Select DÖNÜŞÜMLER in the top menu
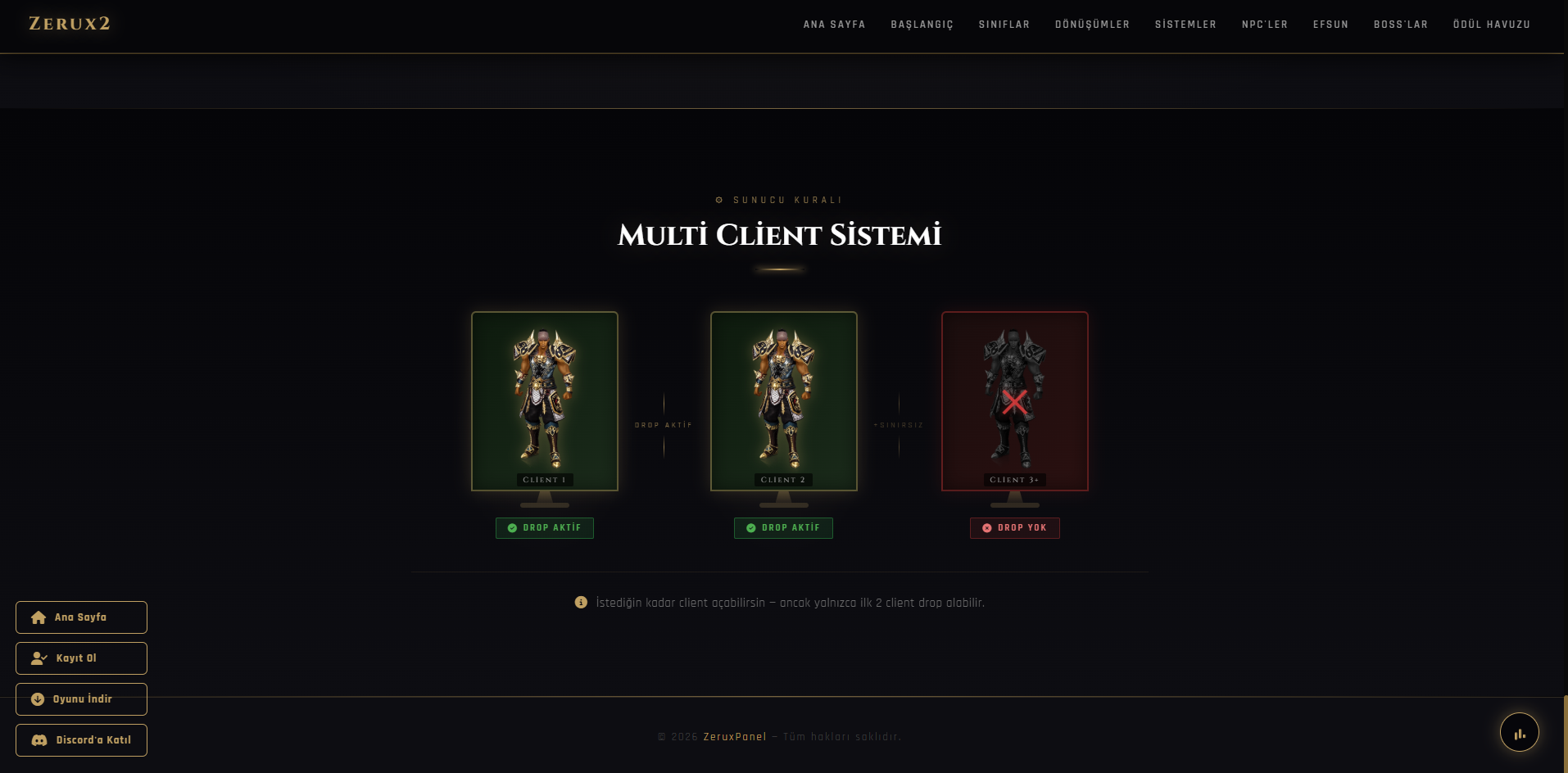The image size is (1568, 773). 1092,25
